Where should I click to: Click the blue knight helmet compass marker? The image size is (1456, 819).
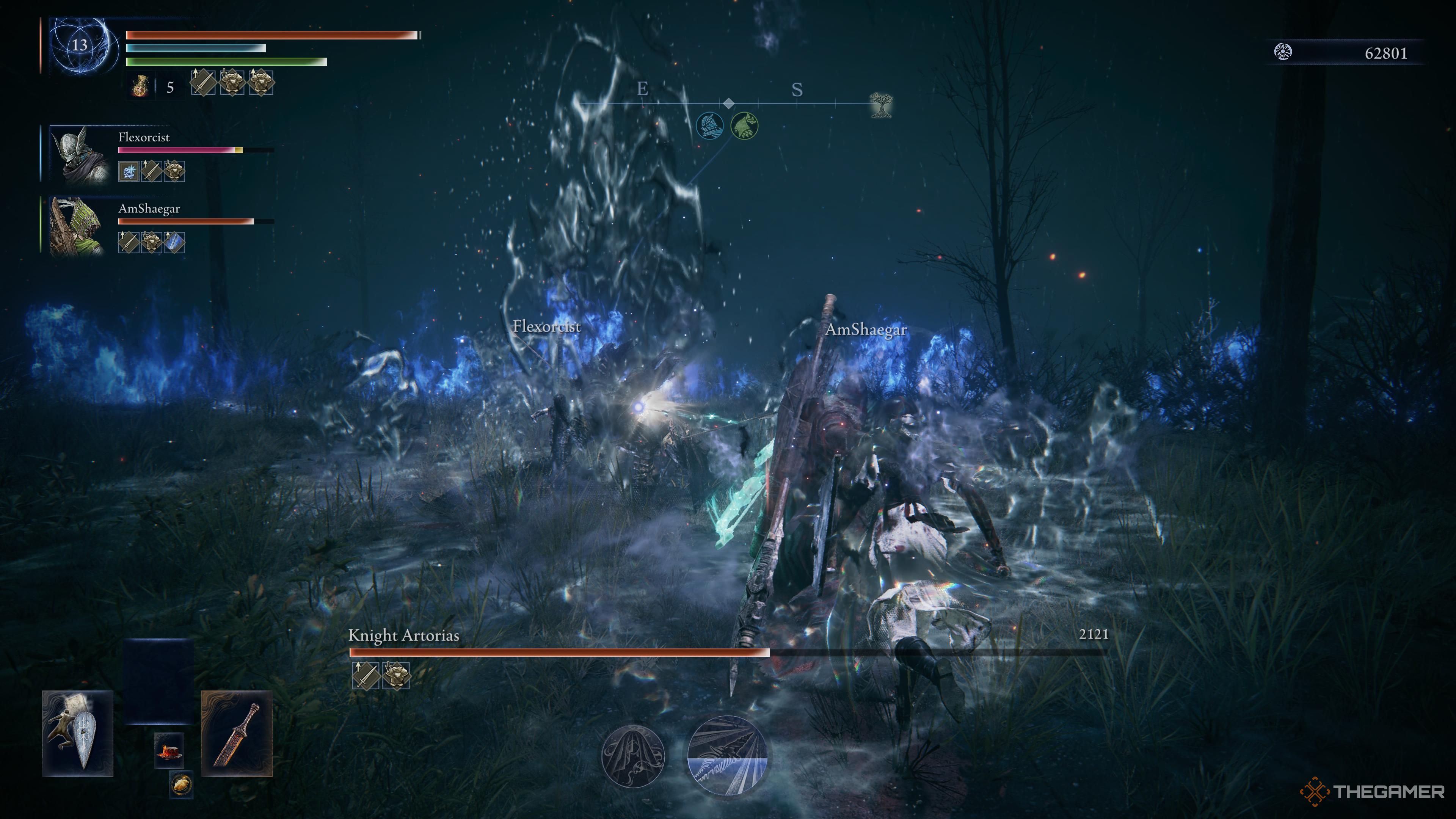pos(710,126)
